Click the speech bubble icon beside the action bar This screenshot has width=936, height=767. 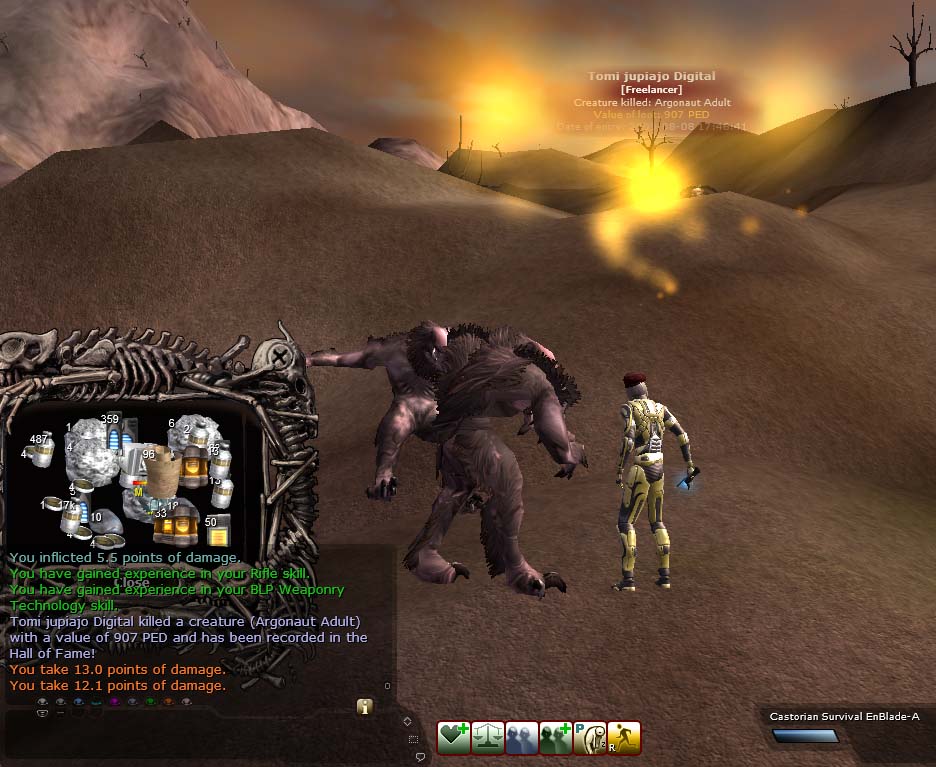point(418,756)
